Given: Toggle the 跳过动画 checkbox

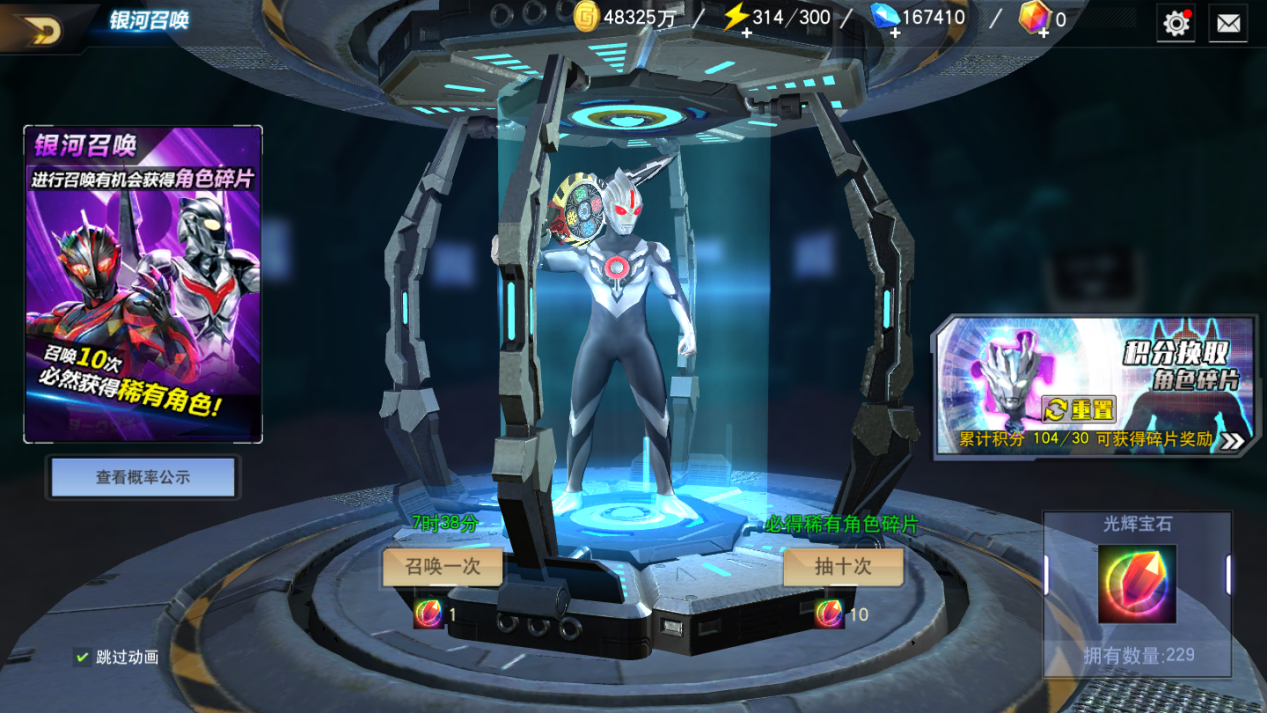Looking at the screenshot, I should click(x=83, y=657).
